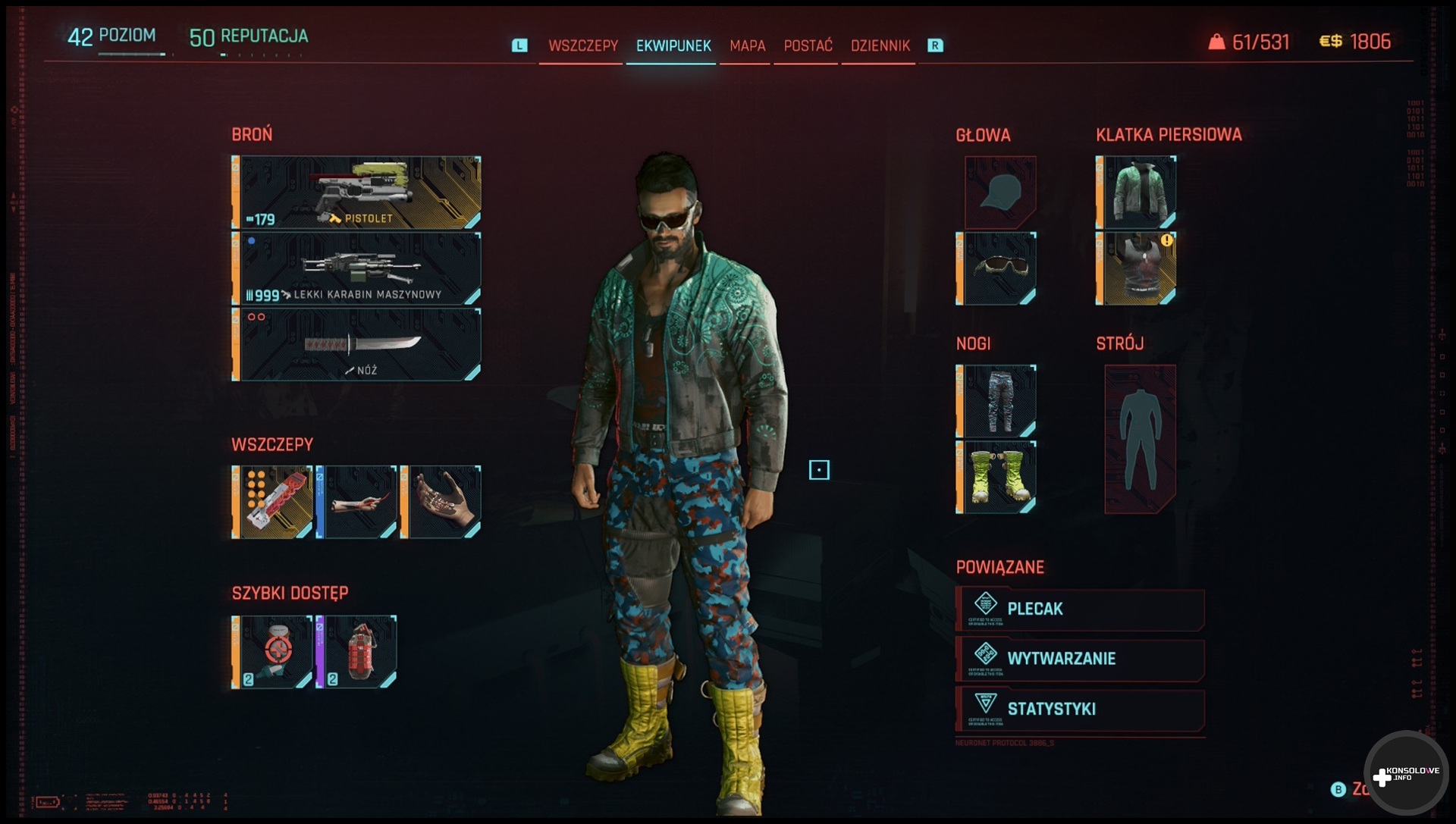
Task: Click the empty head cap slot
Action: [x=999, y=192]
